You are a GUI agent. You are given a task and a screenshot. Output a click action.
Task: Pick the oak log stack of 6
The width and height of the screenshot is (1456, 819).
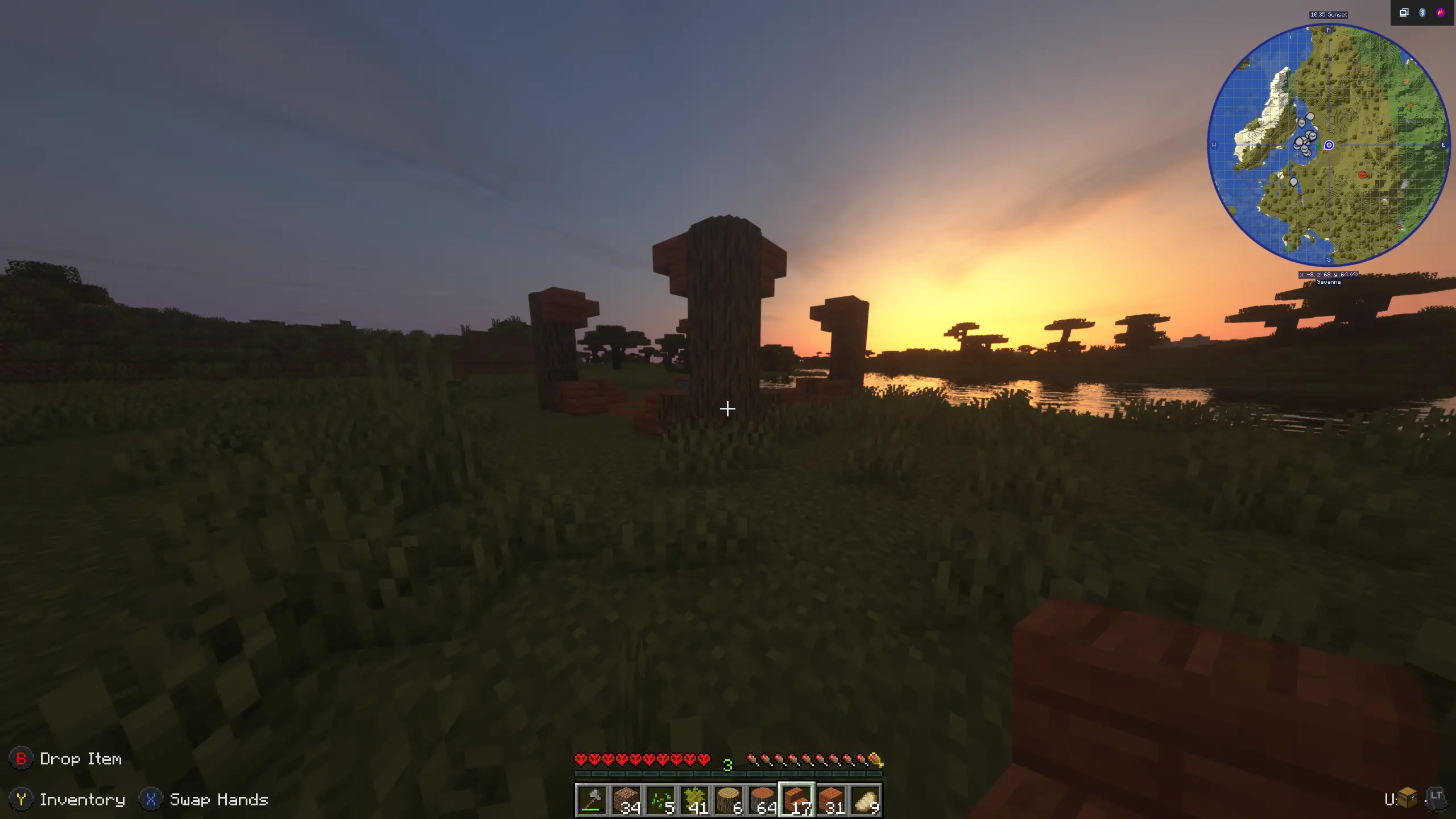click(728, 800)
